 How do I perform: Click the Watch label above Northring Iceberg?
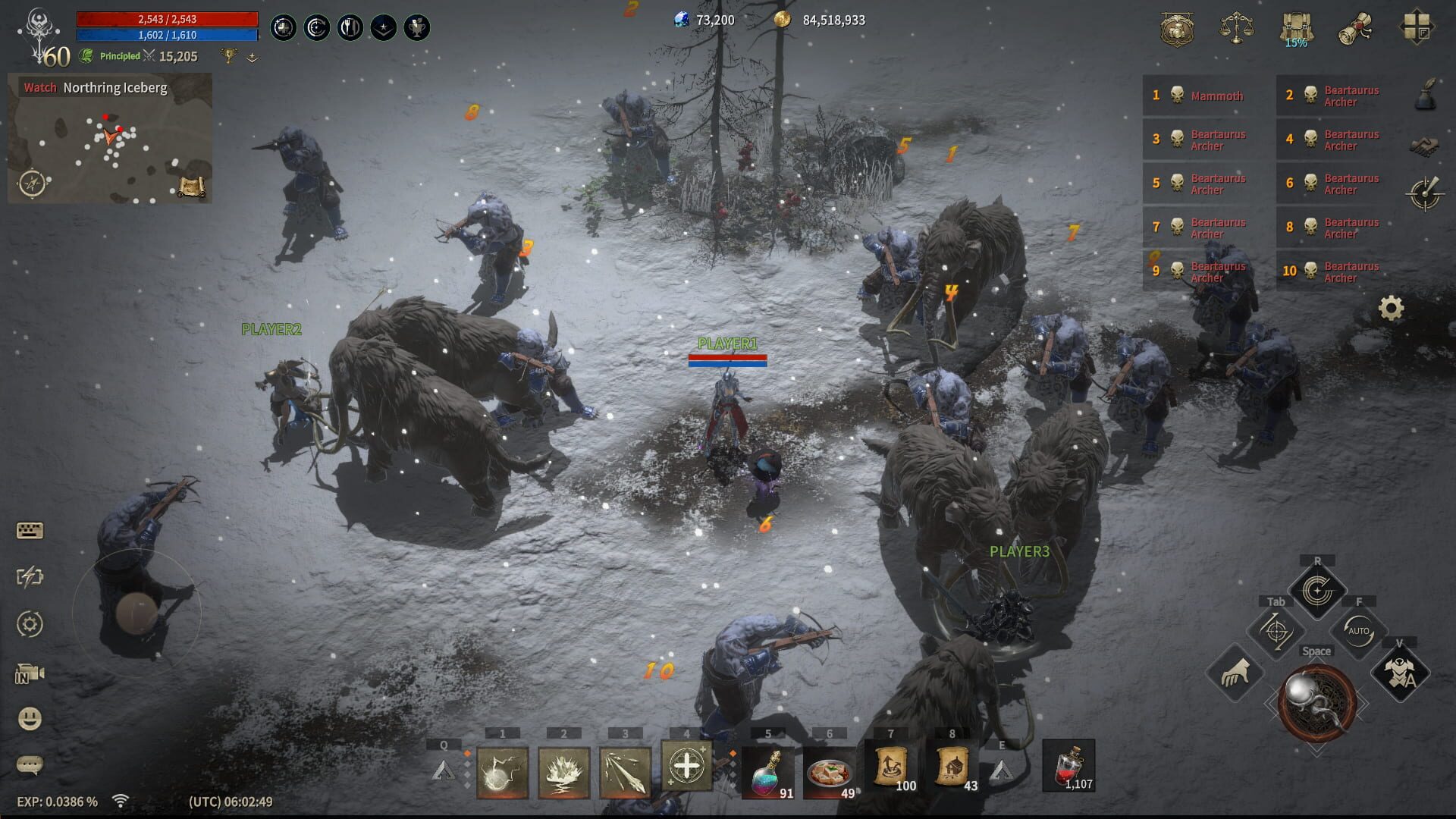pos(39,87)
